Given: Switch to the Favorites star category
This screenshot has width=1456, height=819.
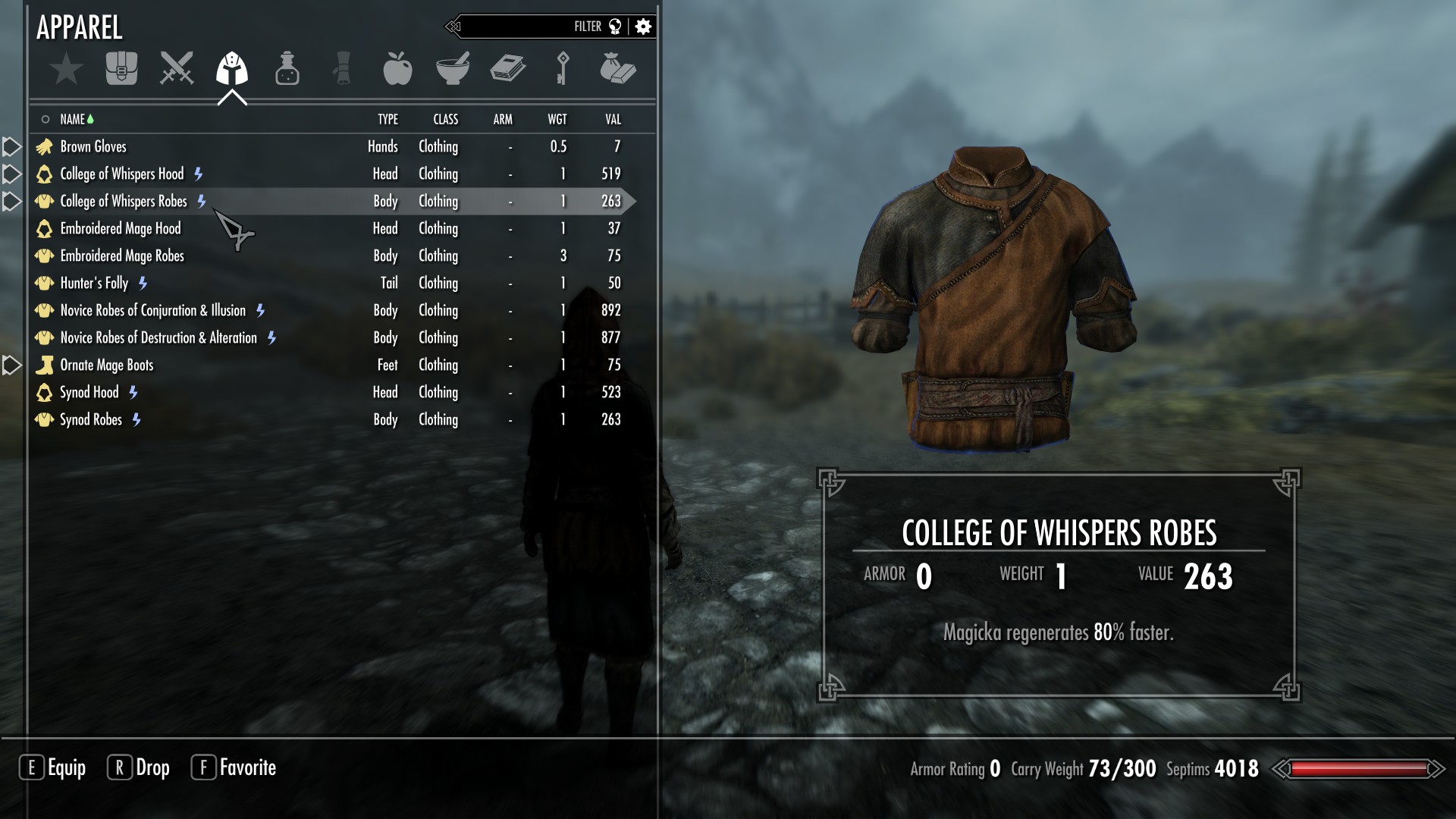Looking at the screenshot, I should 66,69.
